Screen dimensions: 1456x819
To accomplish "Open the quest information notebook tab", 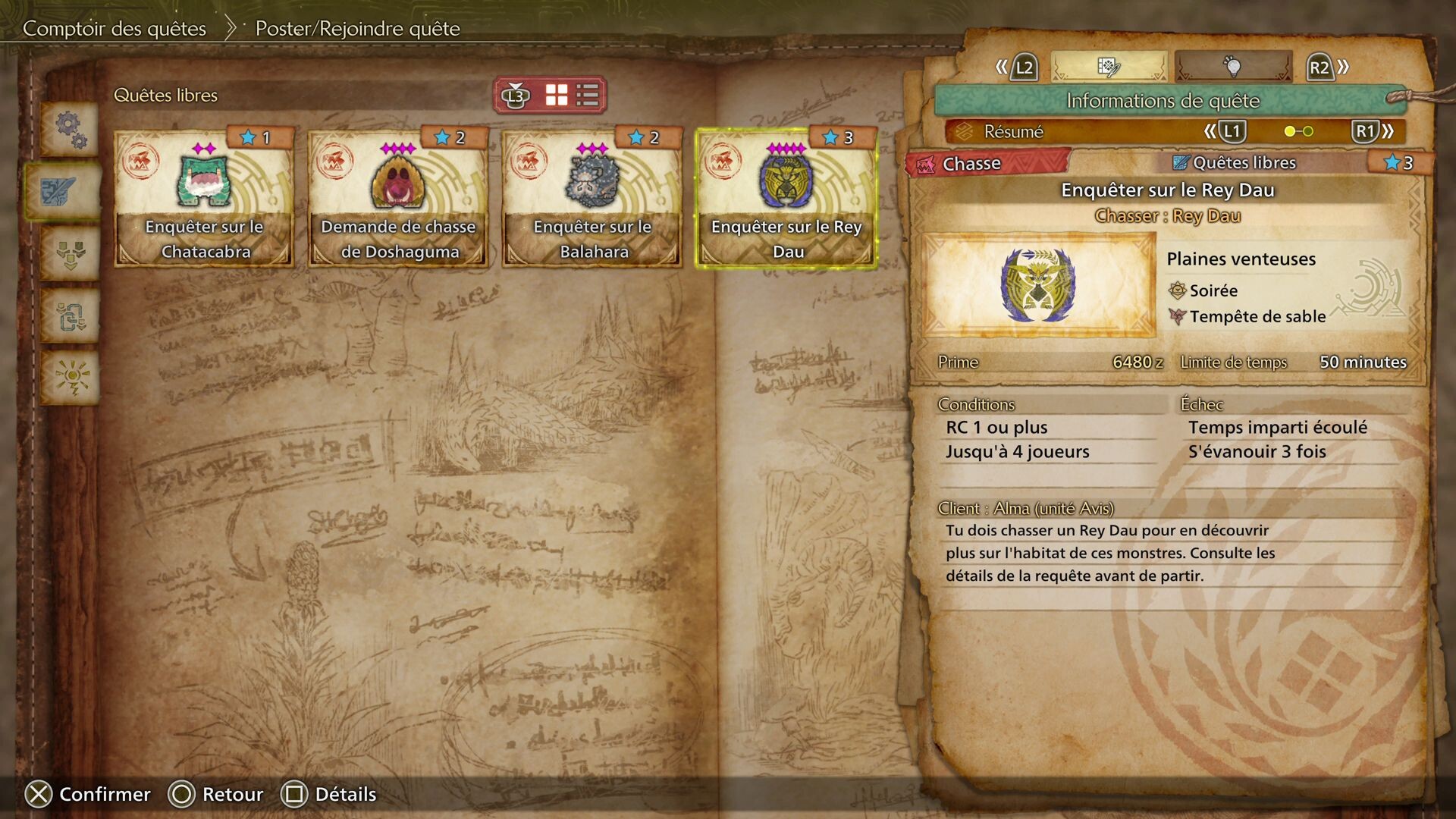I will point(1108,67).
